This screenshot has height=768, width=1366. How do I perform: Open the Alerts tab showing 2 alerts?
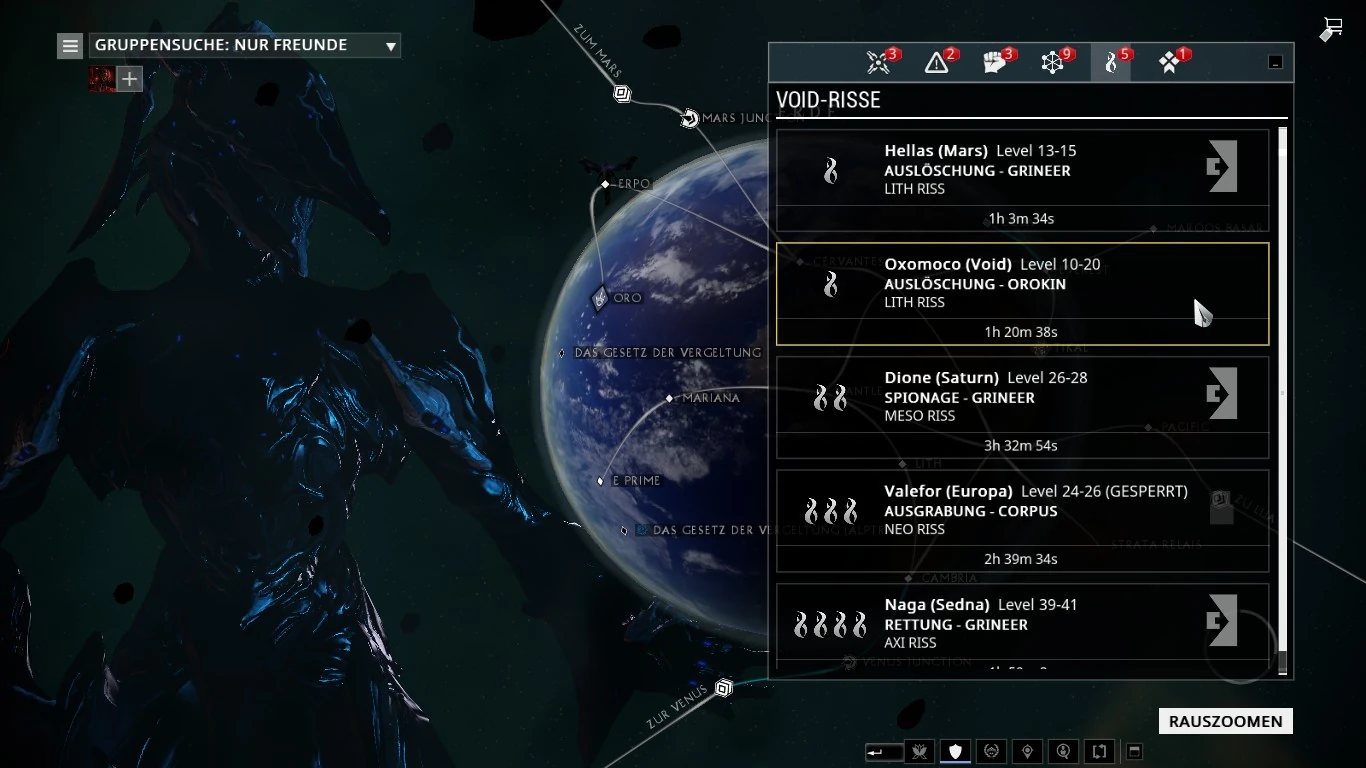[936, 61]
